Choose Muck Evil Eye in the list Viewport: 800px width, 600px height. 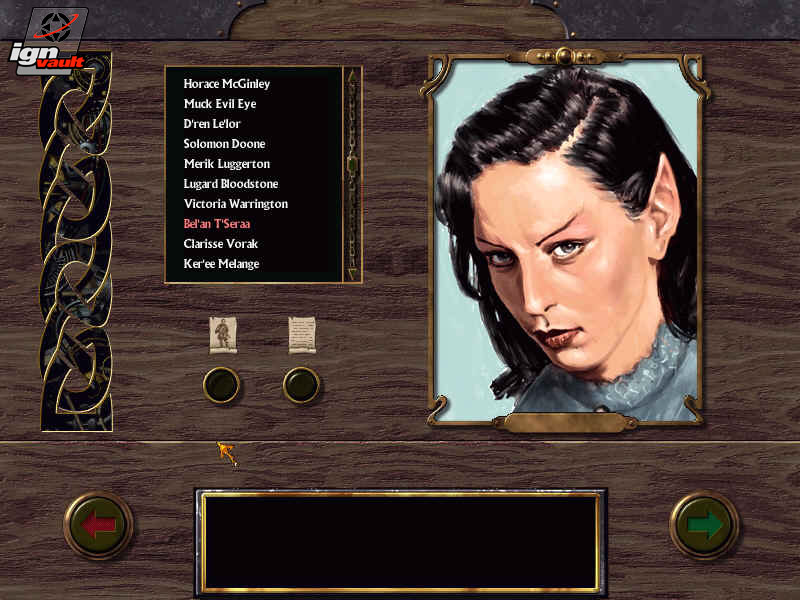tap(220, 104)
